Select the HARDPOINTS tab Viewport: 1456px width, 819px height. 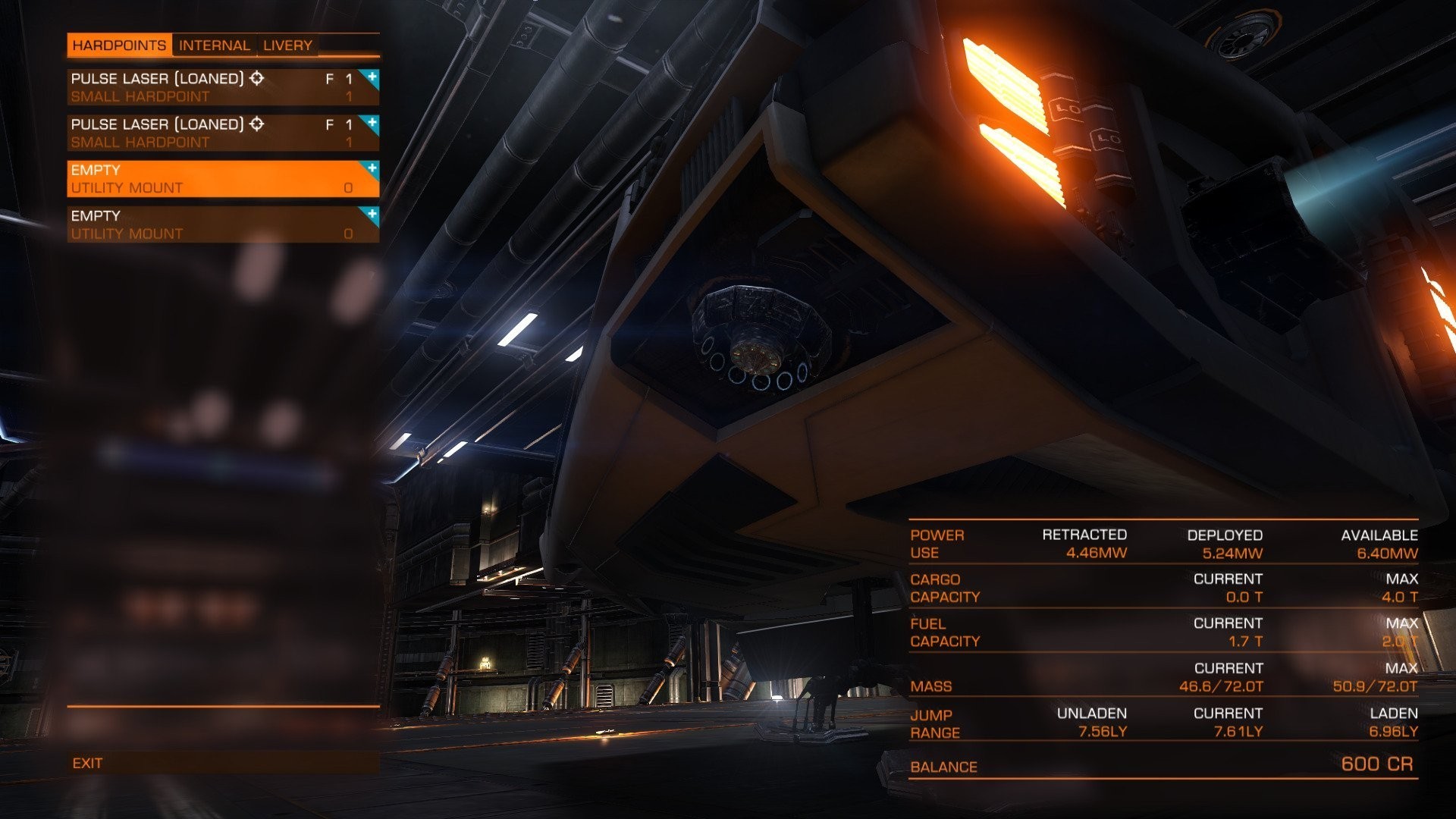pyautogui.click(x=121, y=45)
